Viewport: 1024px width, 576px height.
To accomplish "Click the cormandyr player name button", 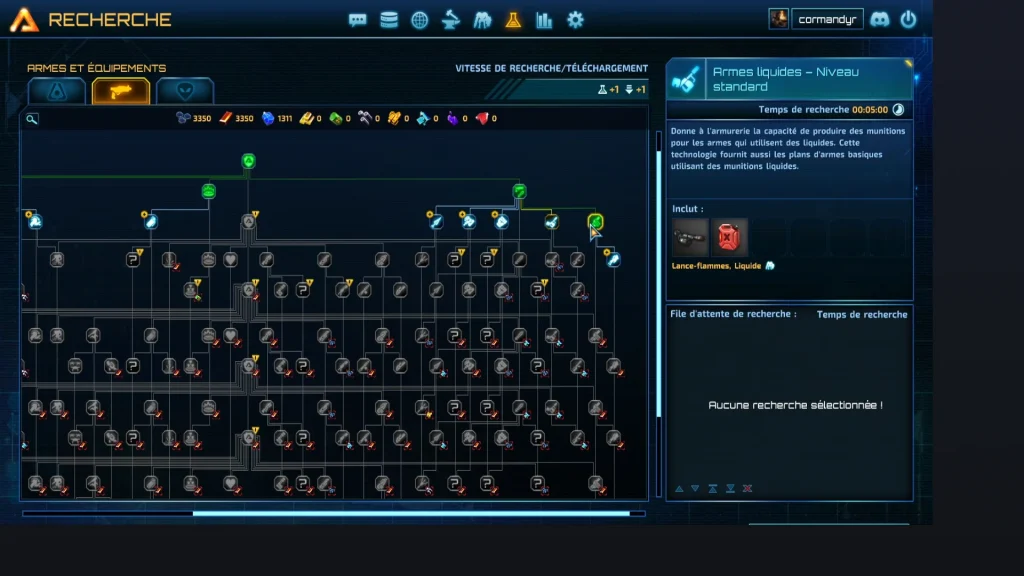I will click(x=828, y=19).
